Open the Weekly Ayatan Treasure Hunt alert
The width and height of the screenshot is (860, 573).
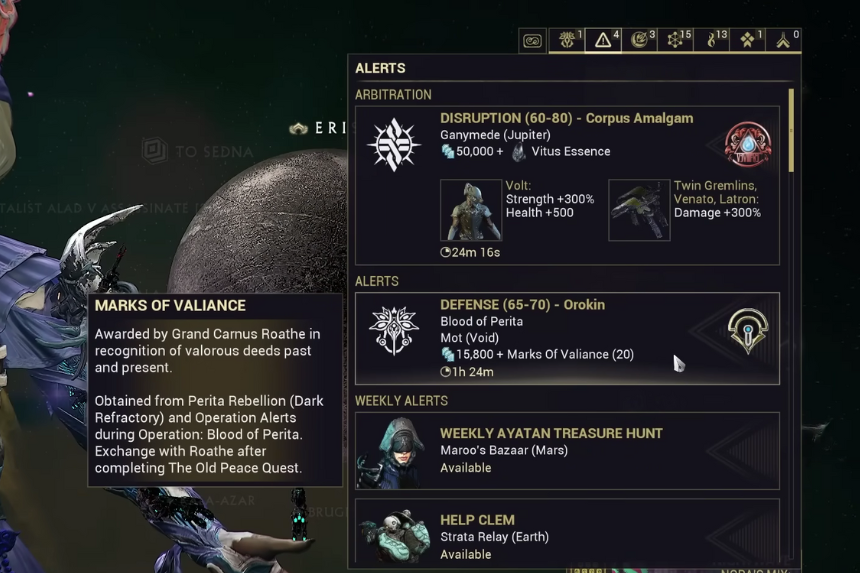pyautogui.click(x=566, y=450)
